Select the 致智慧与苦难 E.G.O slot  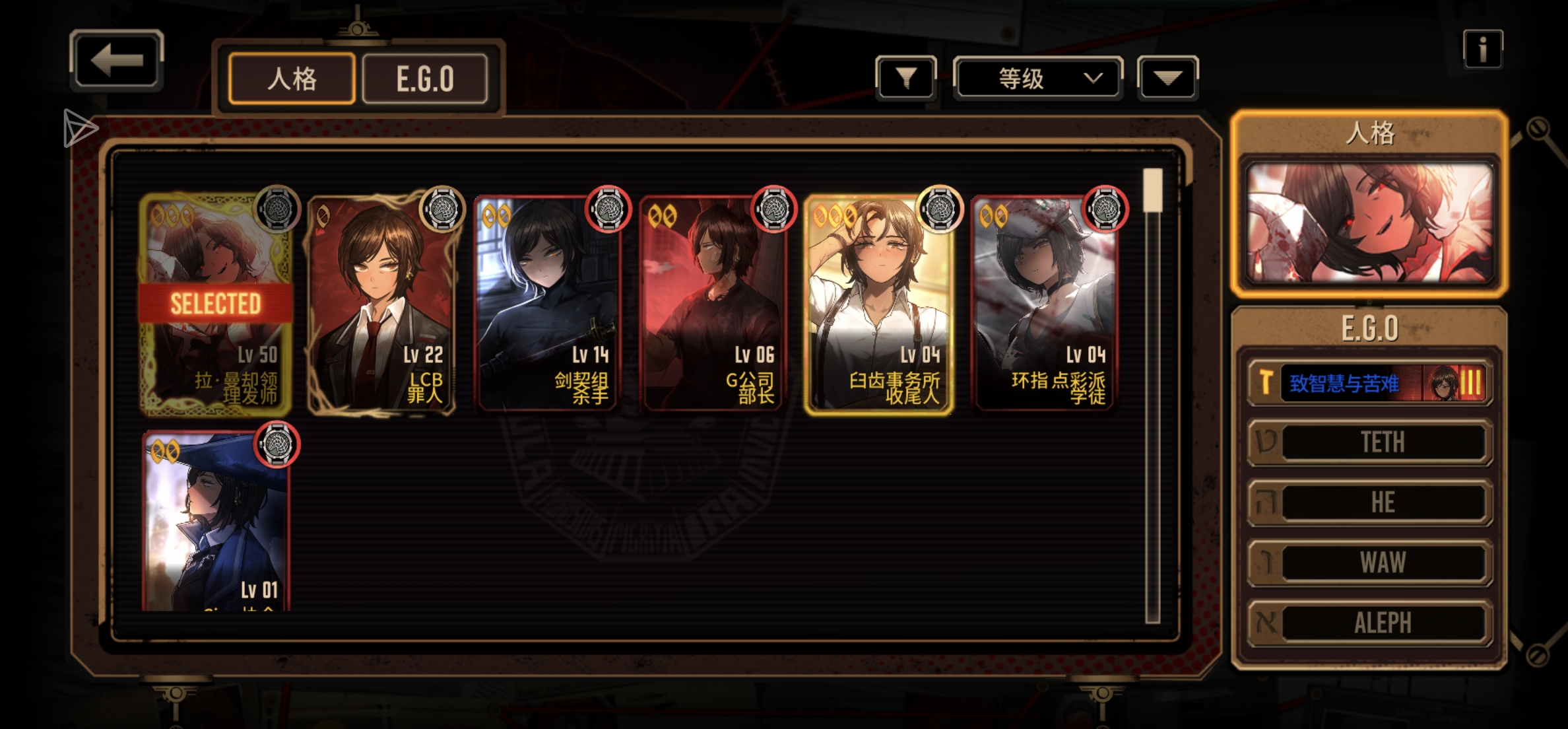[1369, 382]
